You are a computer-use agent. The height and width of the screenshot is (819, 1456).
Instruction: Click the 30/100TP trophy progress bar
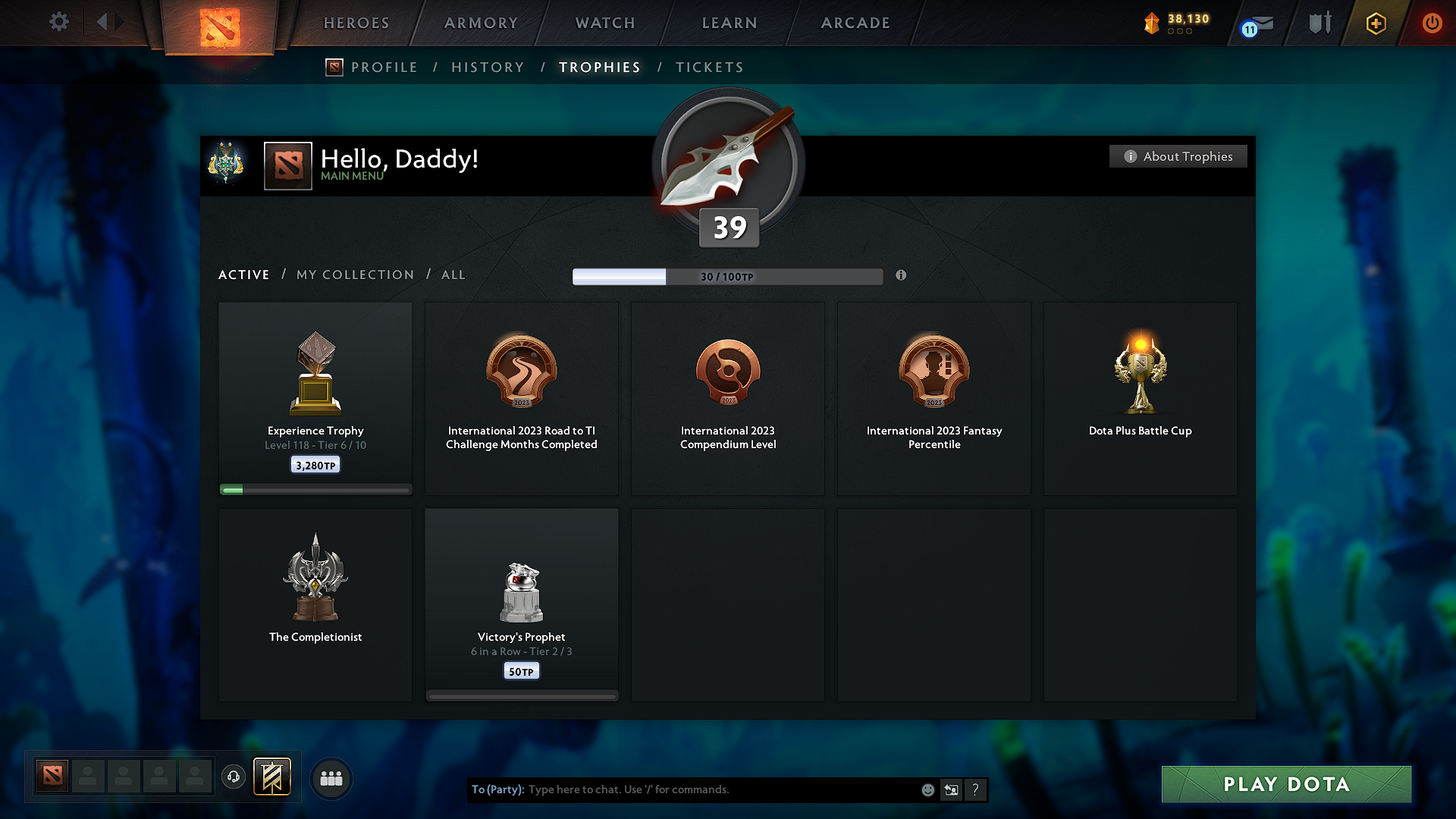728,277
